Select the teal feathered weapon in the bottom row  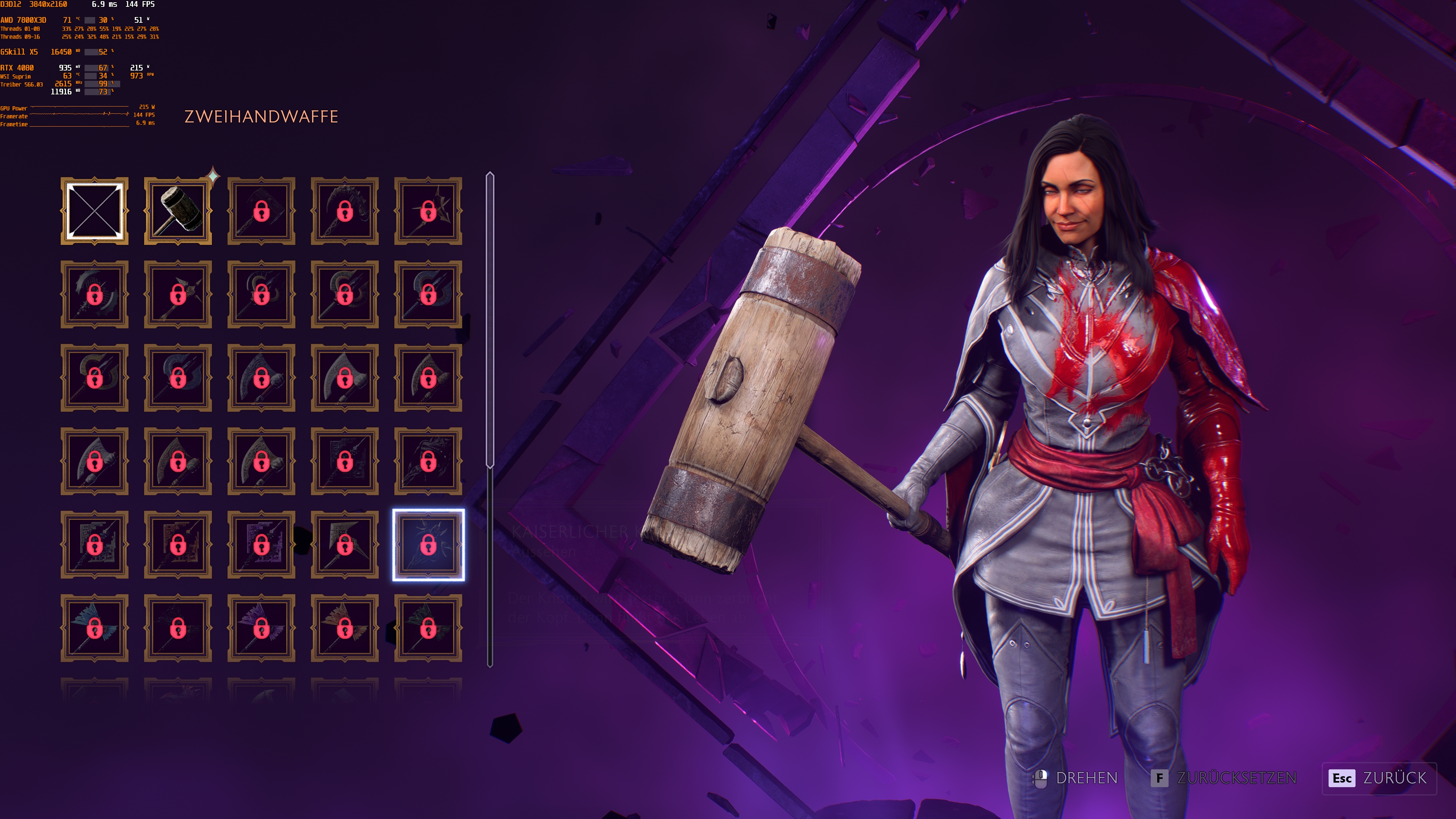click(95, 628)
